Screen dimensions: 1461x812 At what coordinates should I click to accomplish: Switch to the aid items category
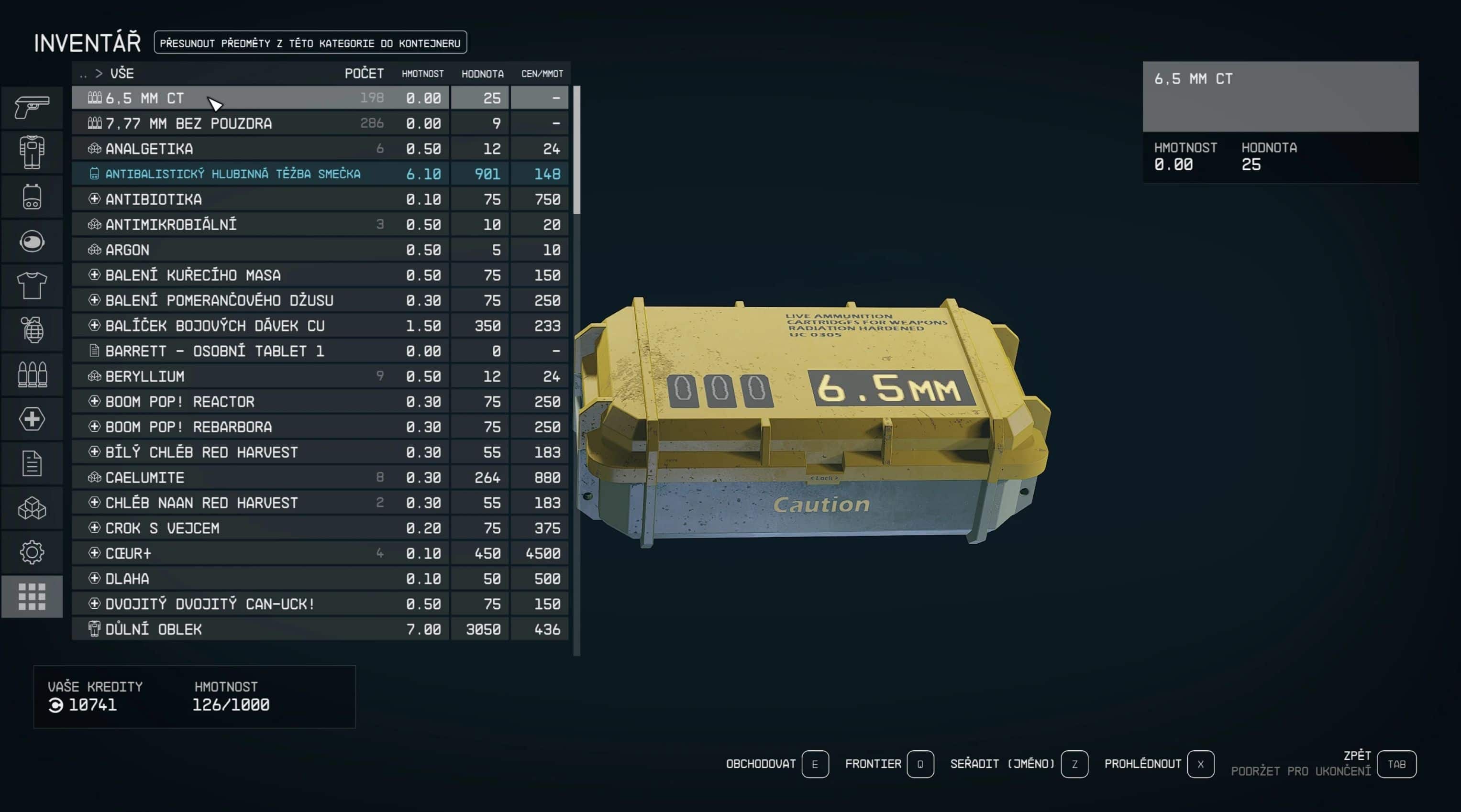[32, 419]
